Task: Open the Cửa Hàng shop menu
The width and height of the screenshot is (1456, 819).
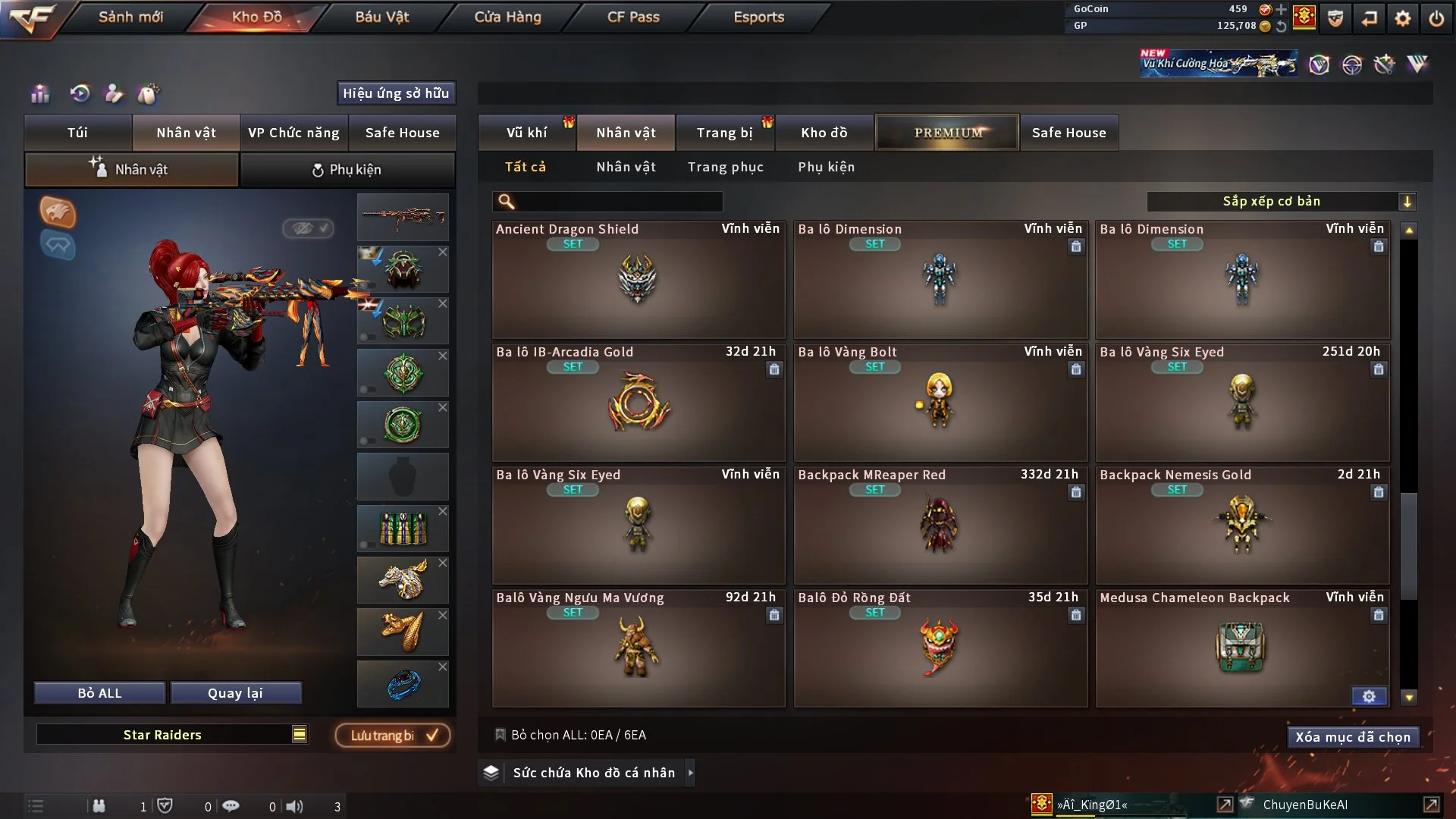Action: click(x=507, y=17)
